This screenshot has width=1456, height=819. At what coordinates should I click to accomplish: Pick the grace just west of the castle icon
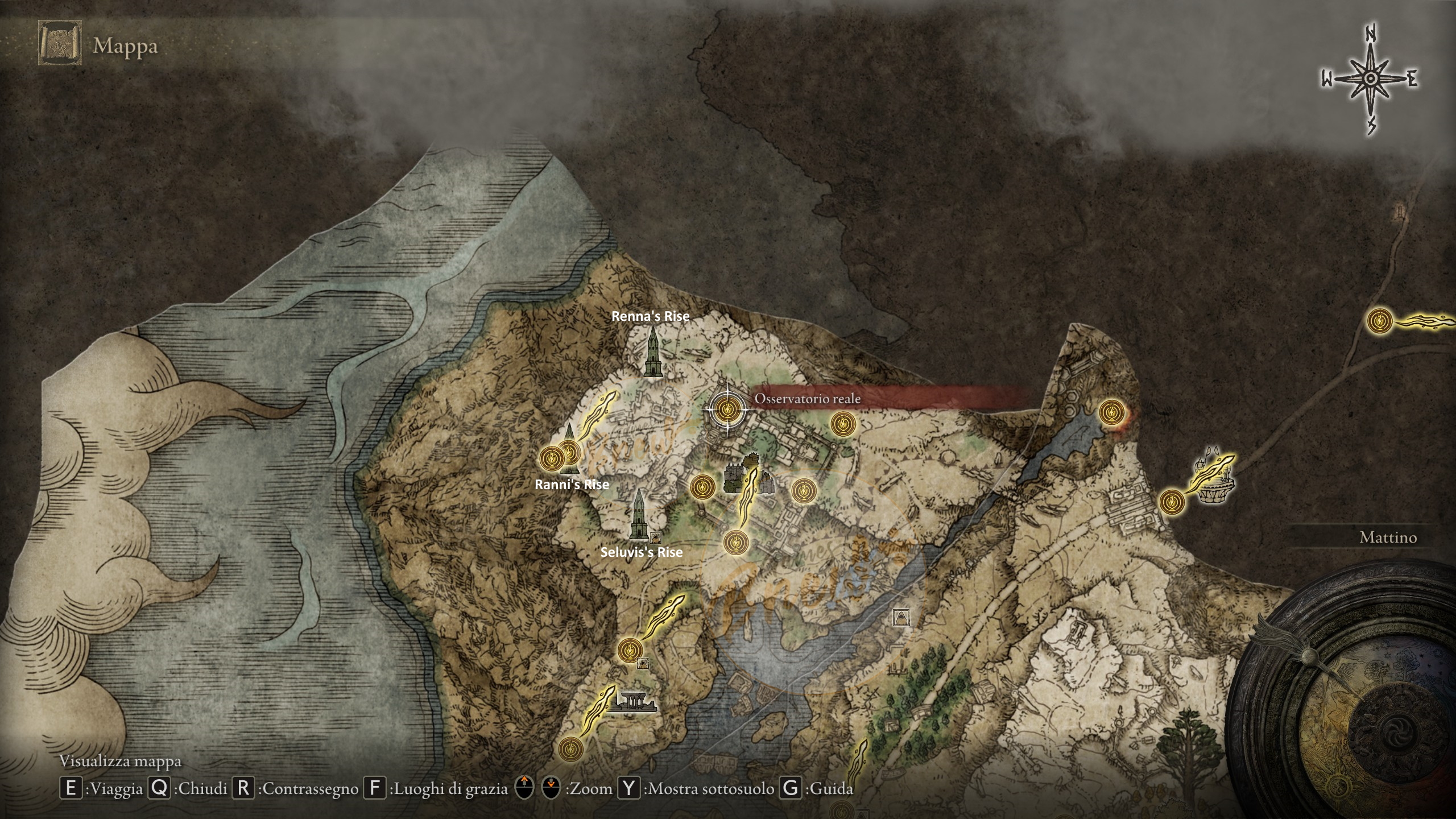pos(701,487)
